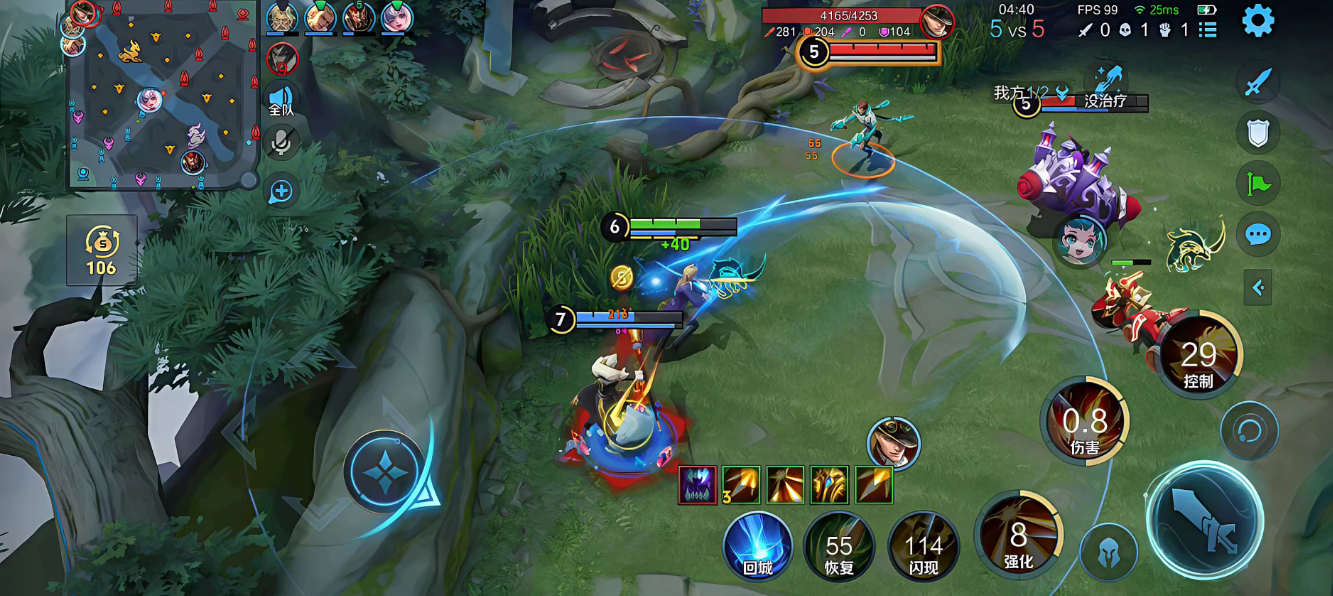This screenshot has height=596, width=1333.
Task: Activate the 控制 skill button
Action: coord(1198,355)
